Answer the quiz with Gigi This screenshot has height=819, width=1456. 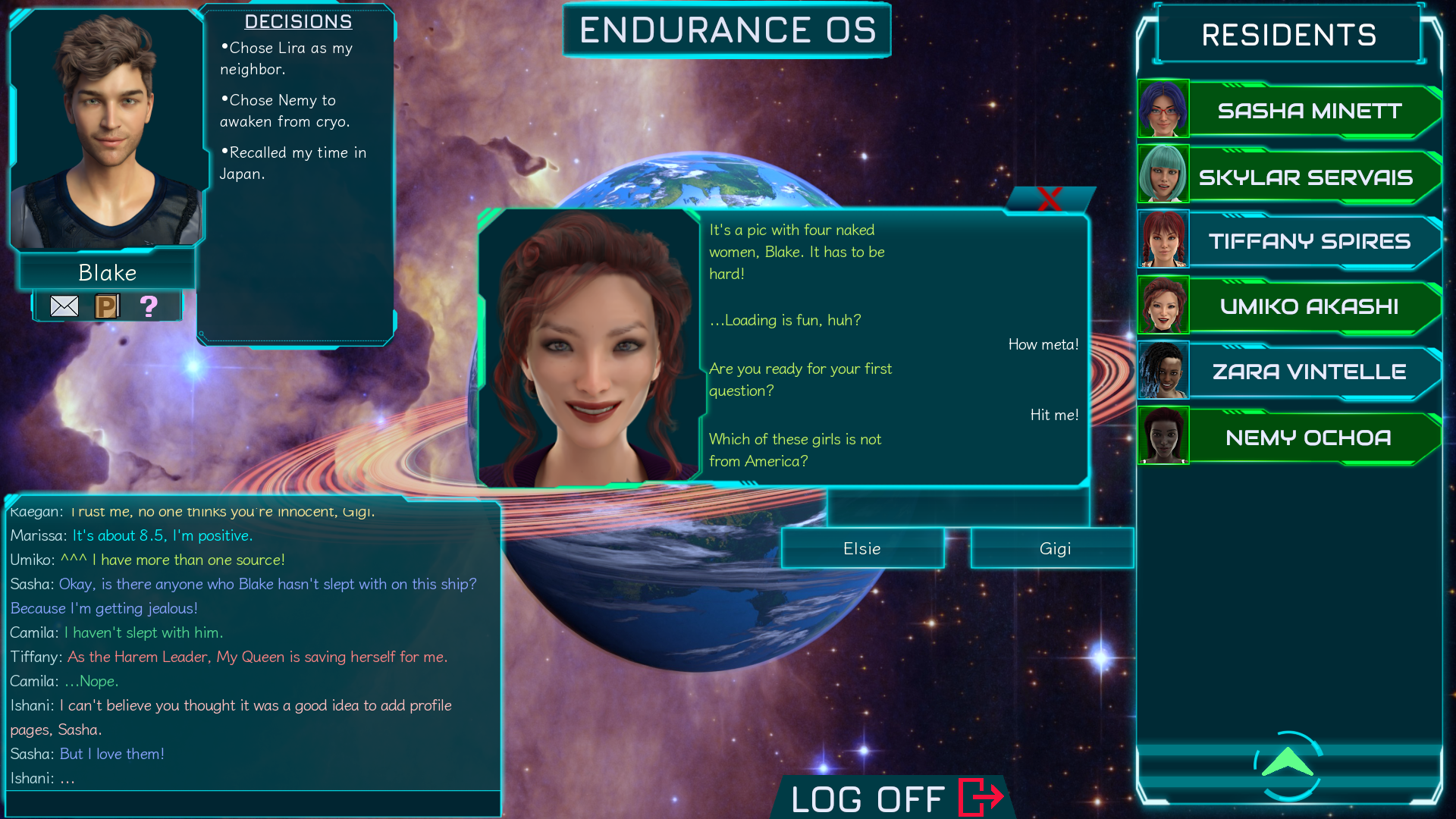click(1052, 548)
